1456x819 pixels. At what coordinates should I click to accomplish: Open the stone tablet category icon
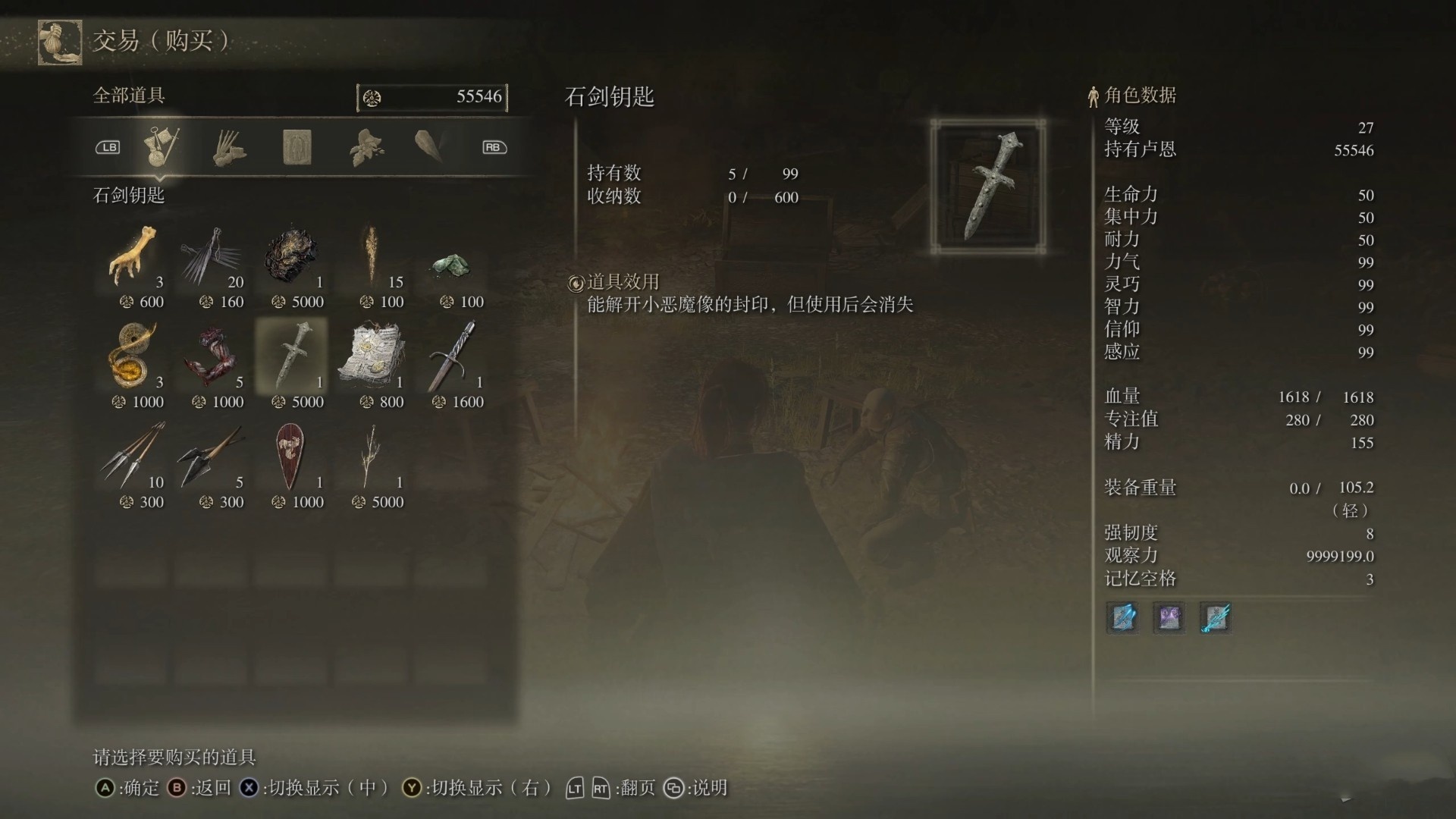(x=297, y=148)
